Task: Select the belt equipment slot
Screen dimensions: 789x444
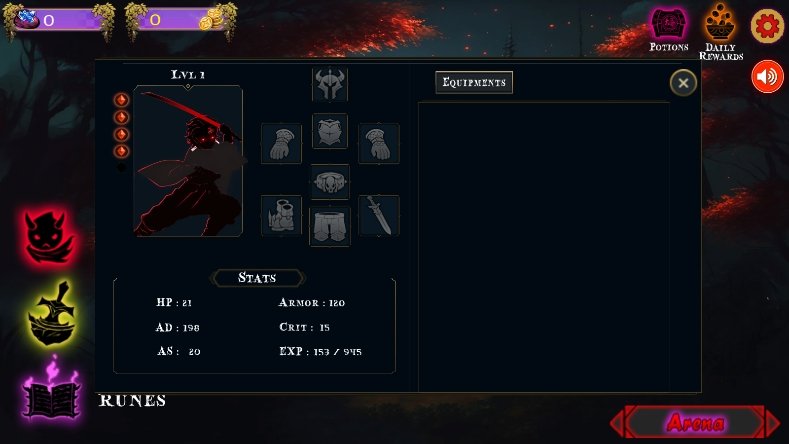Action: pyautogui.click(x=330, y=180)
